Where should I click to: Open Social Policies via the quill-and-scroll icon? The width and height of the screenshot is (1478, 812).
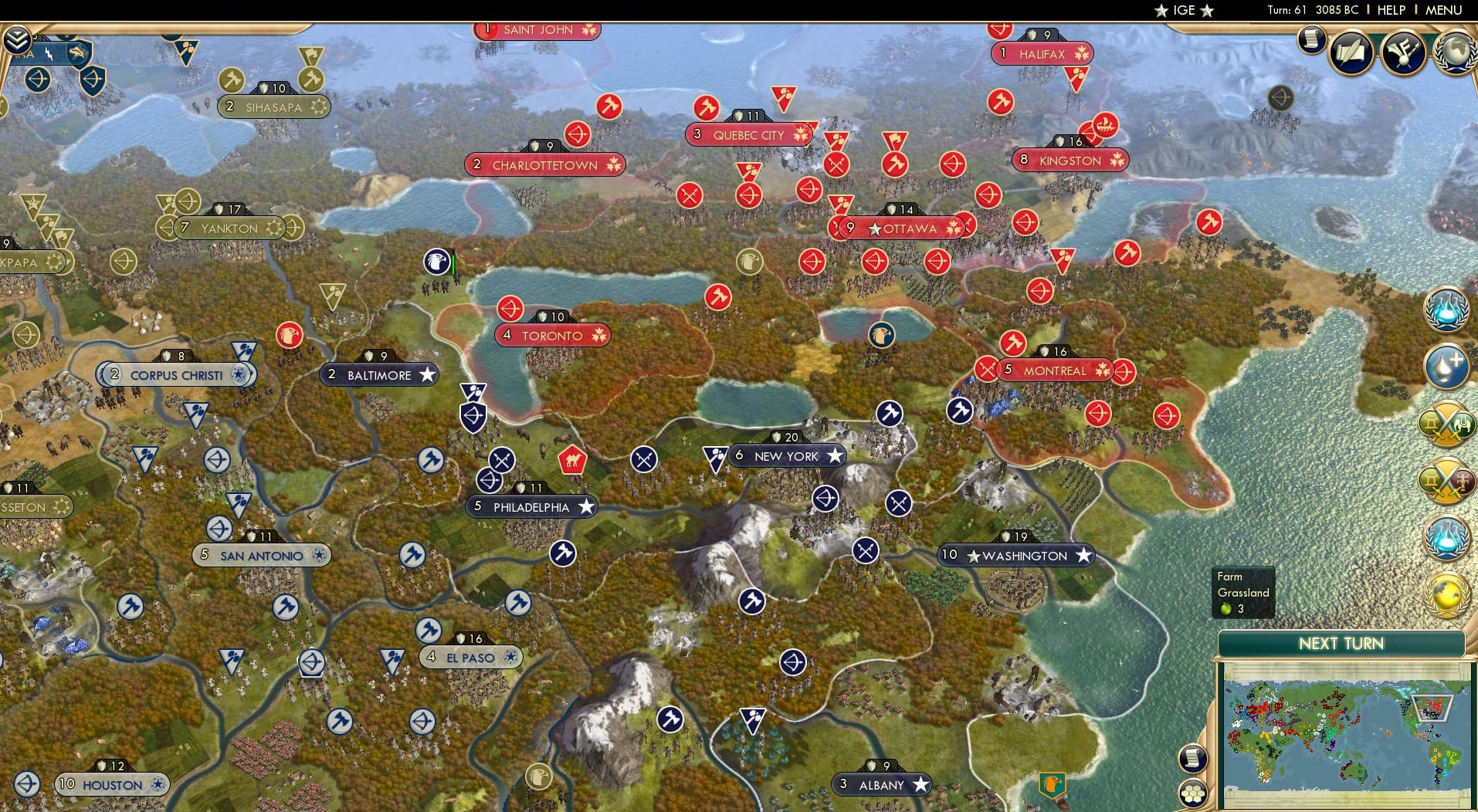click(1350, 54)
